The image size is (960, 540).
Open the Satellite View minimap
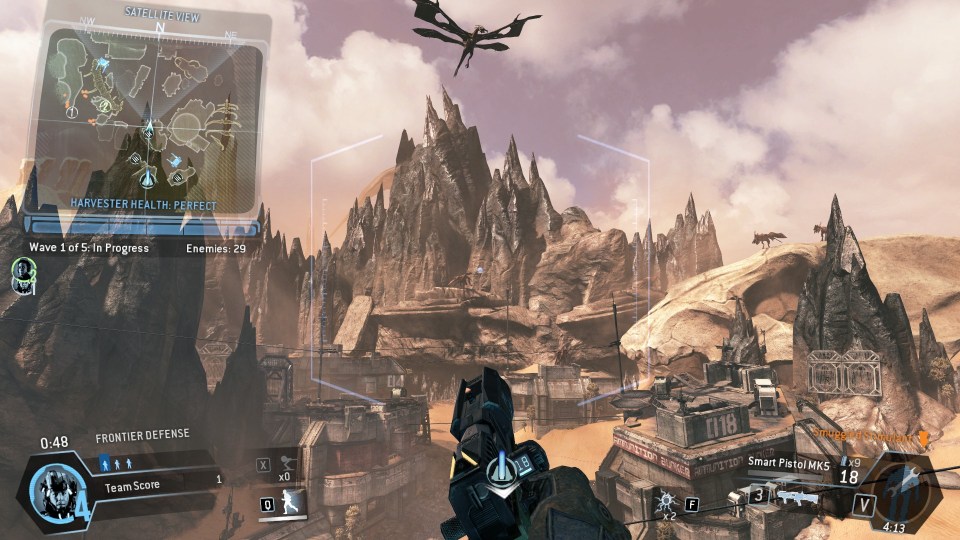147,113
